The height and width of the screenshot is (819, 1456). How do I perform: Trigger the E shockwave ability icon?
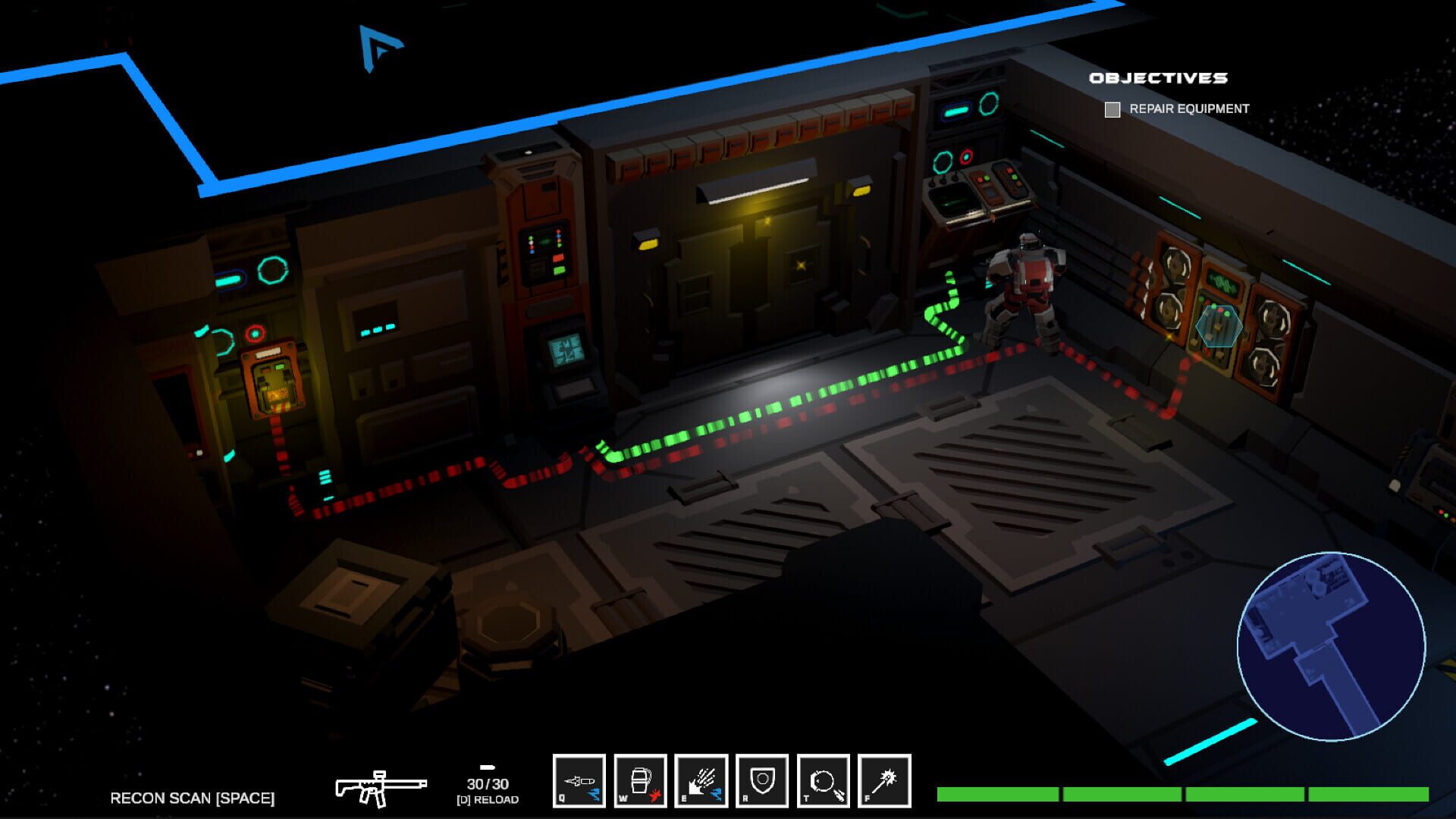click(701, 778)
